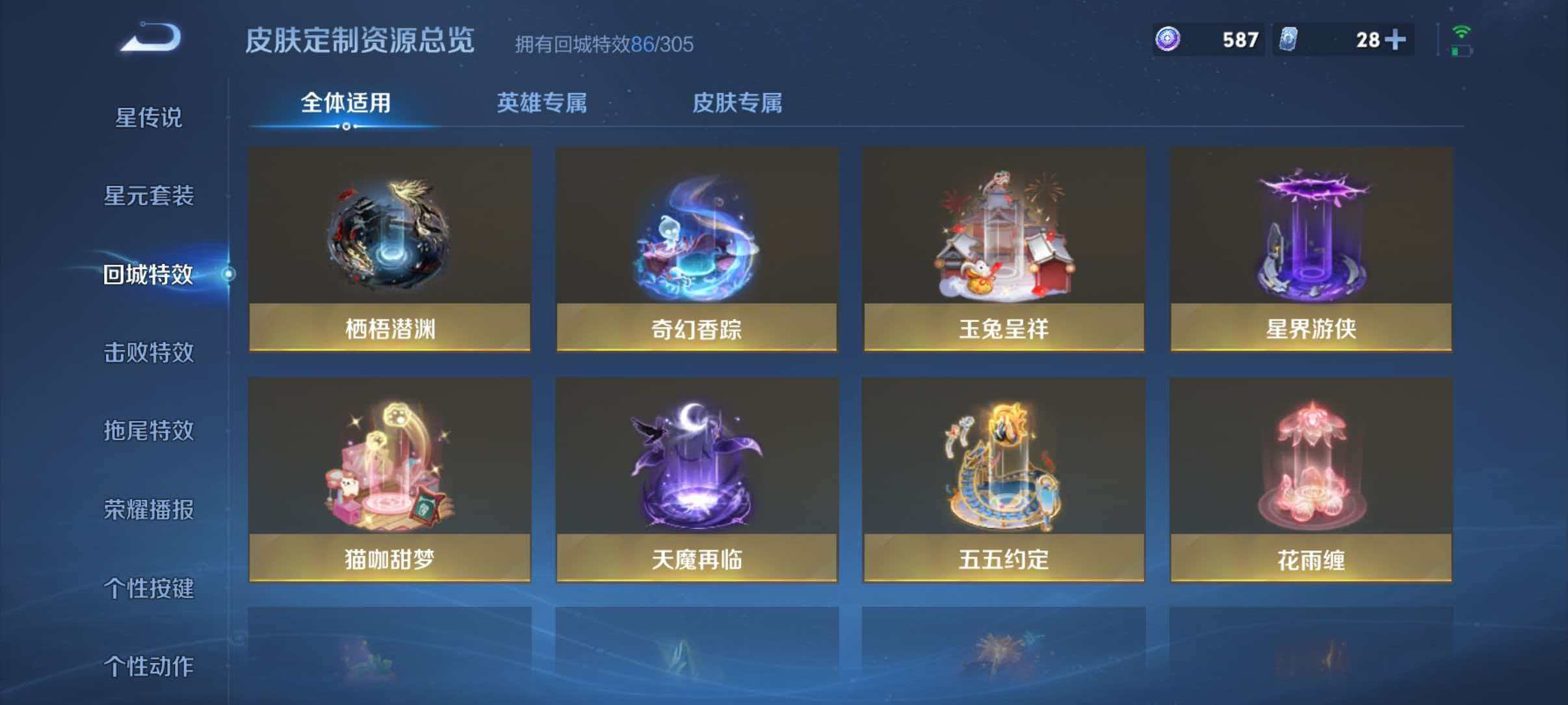The height and width of the screenshot is (705, 1568).
Task: Switch to the 英雄专属 tab
Action: pos(542,103)
